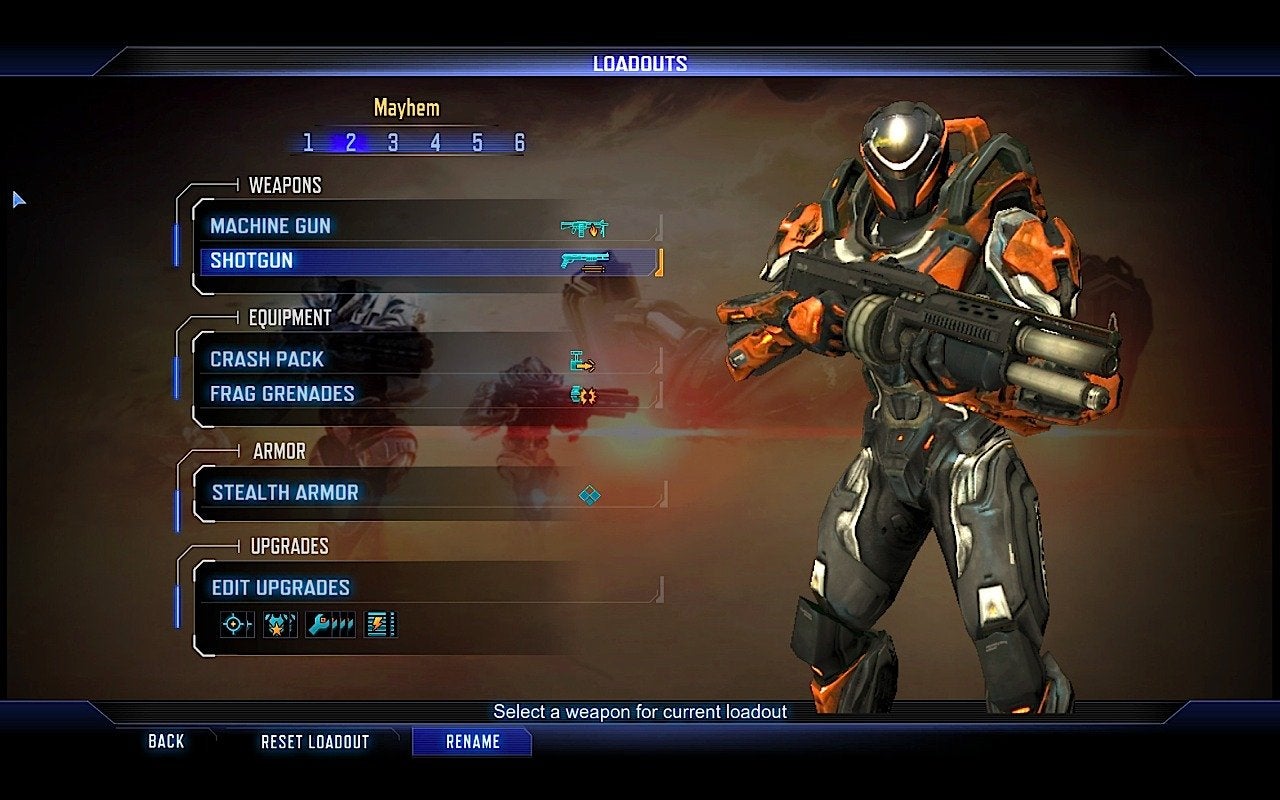Click the crosshair accuracy upgrade icon
1280x800 pixels.
click(237, 625)
